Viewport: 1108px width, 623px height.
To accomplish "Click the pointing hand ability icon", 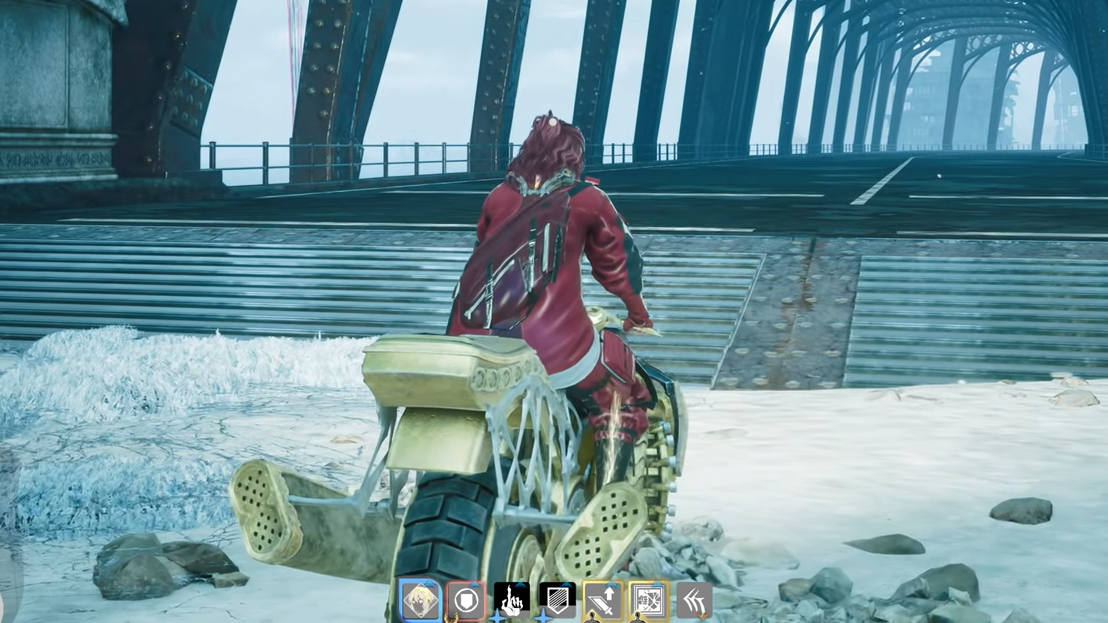I will tap(512, 601).
